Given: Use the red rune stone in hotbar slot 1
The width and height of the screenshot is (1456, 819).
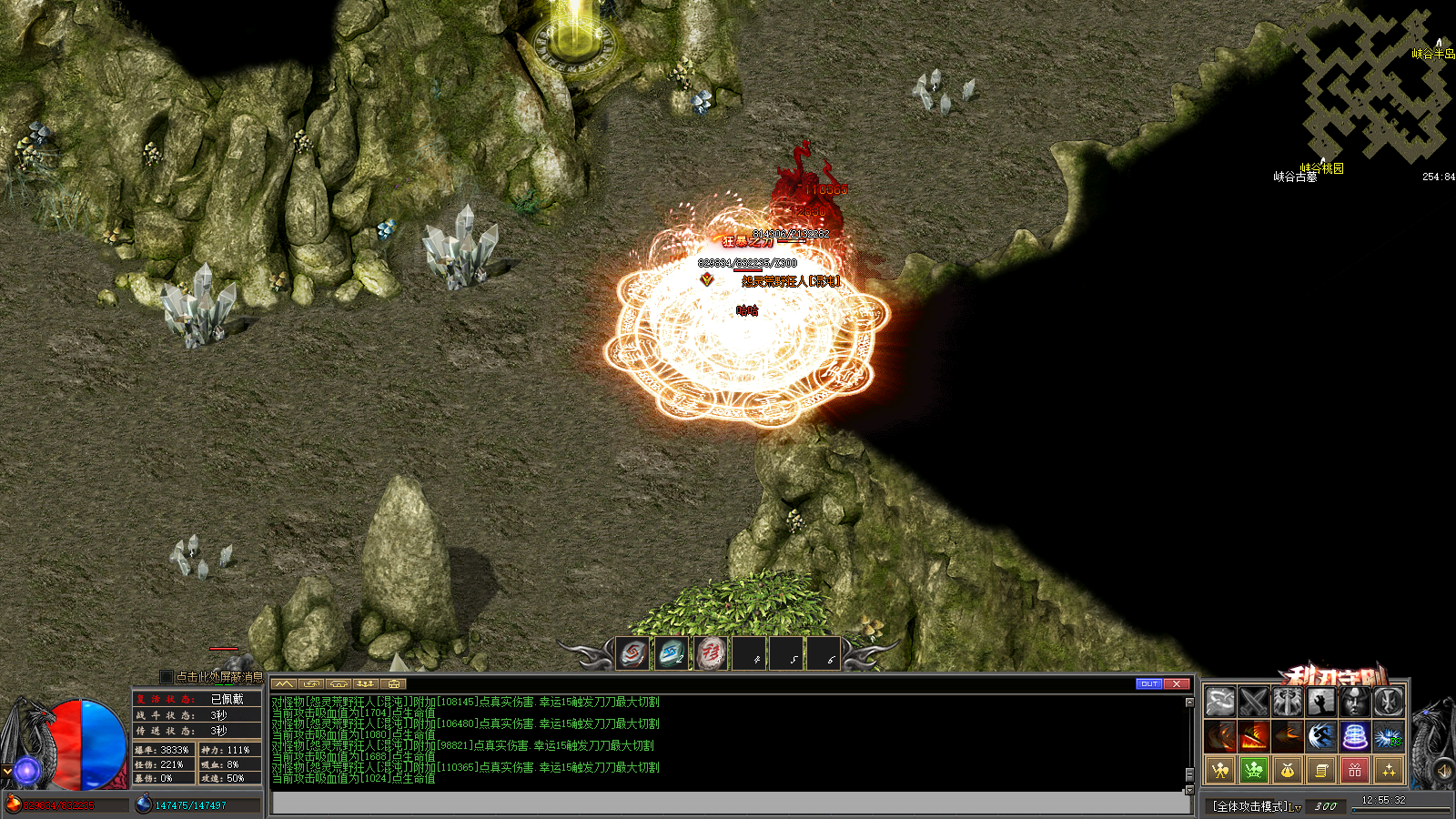Looking at the screenshot, I should 633,652.
